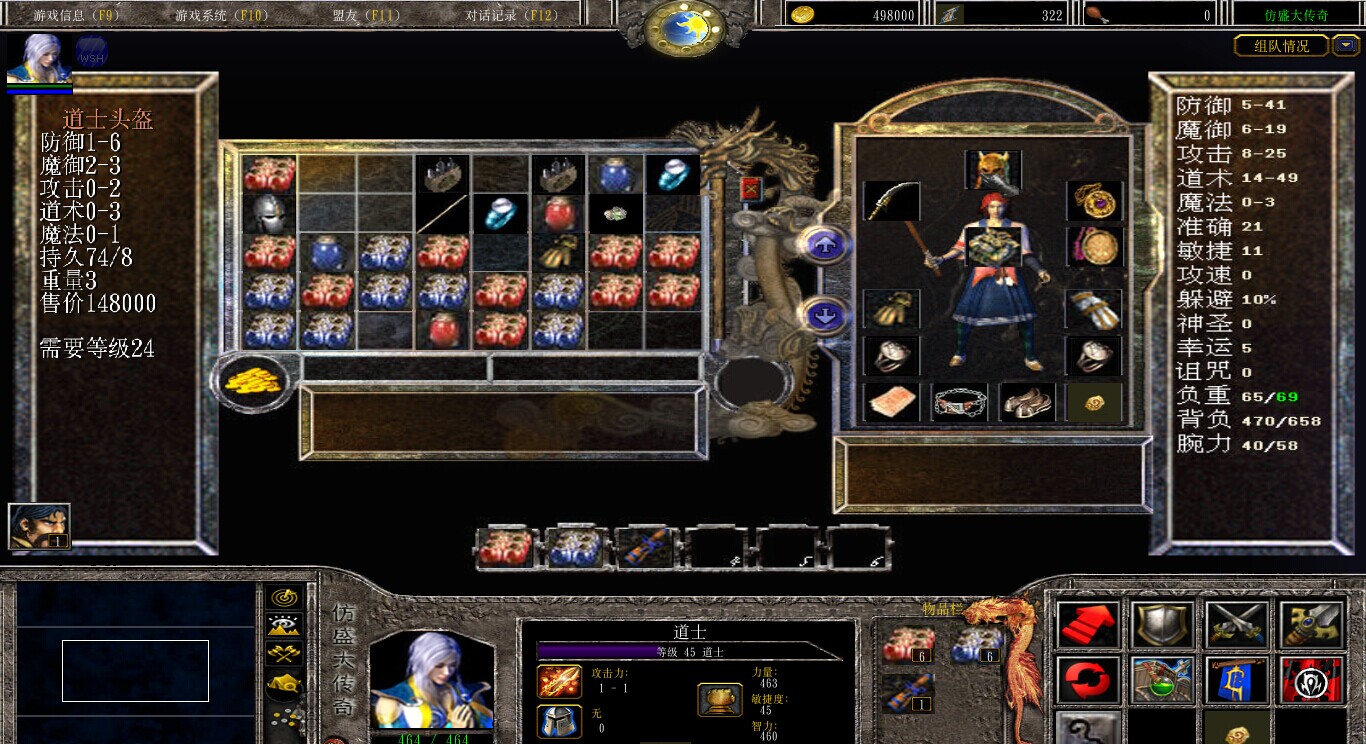Select the equipped curved blade weapon slot
The image size is (1366, 744).
891,201
